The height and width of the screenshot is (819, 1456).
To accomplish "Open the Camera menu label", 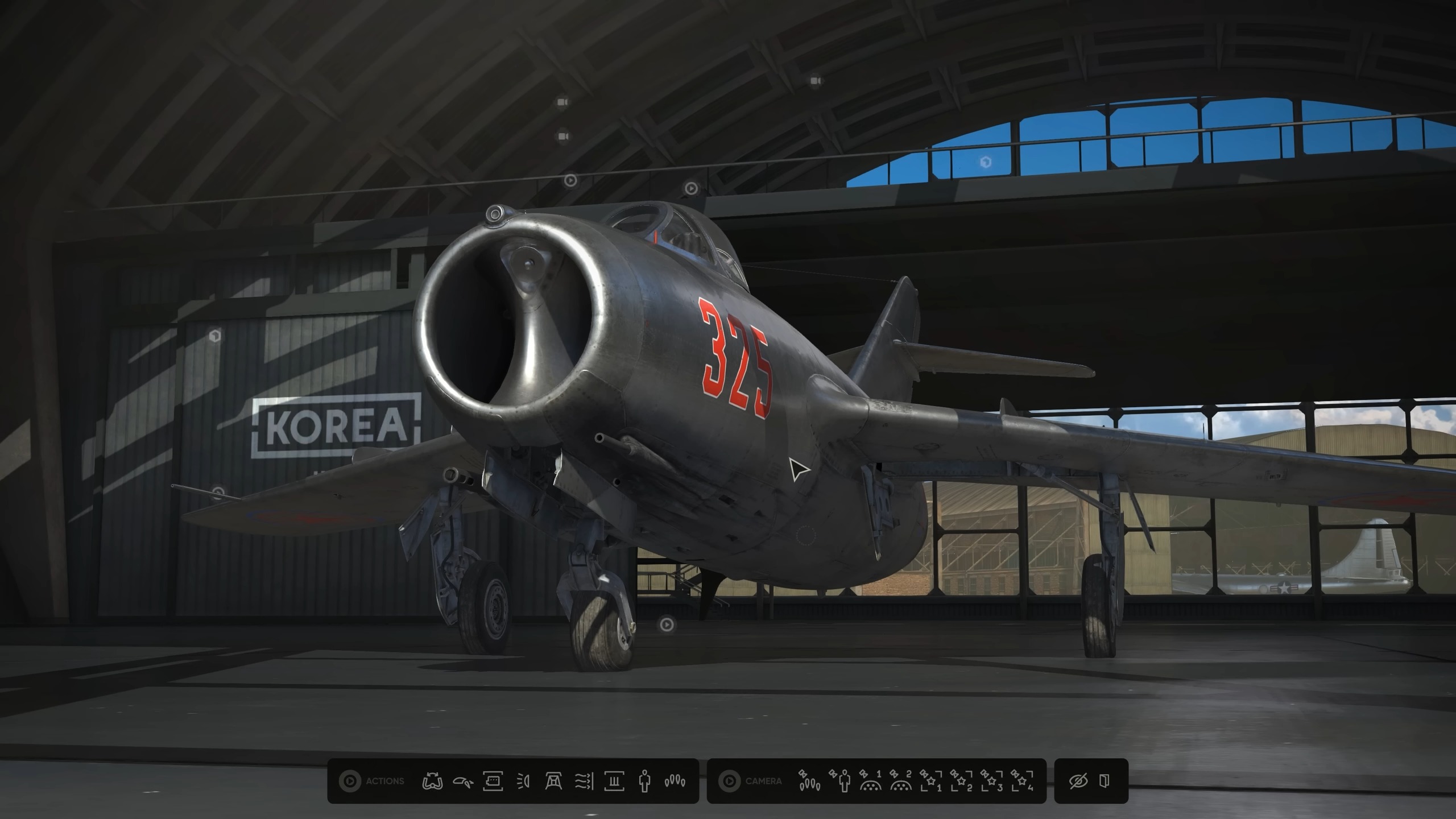I will point(763,781).
